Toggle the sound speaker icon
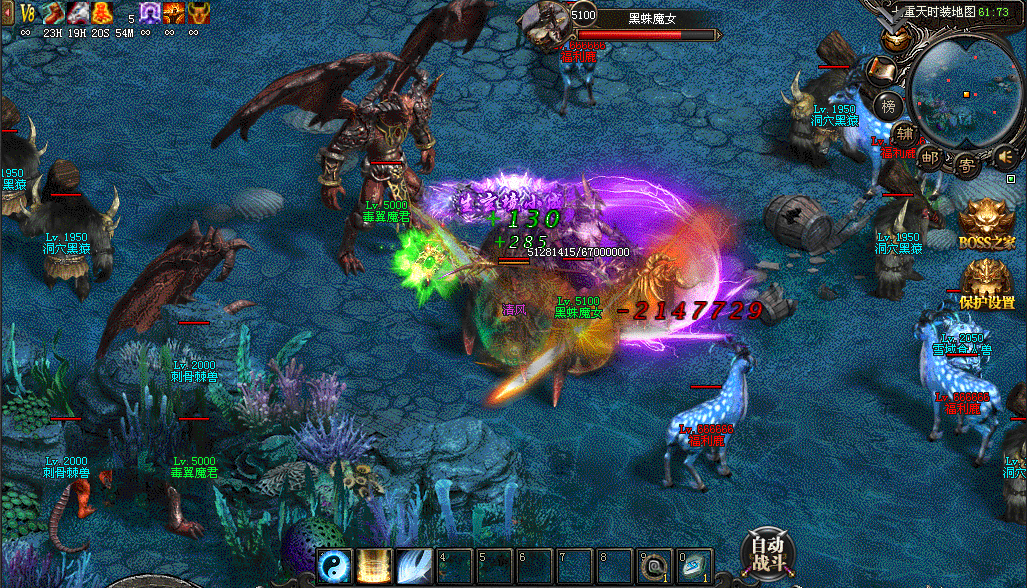 coord(1004,155)
